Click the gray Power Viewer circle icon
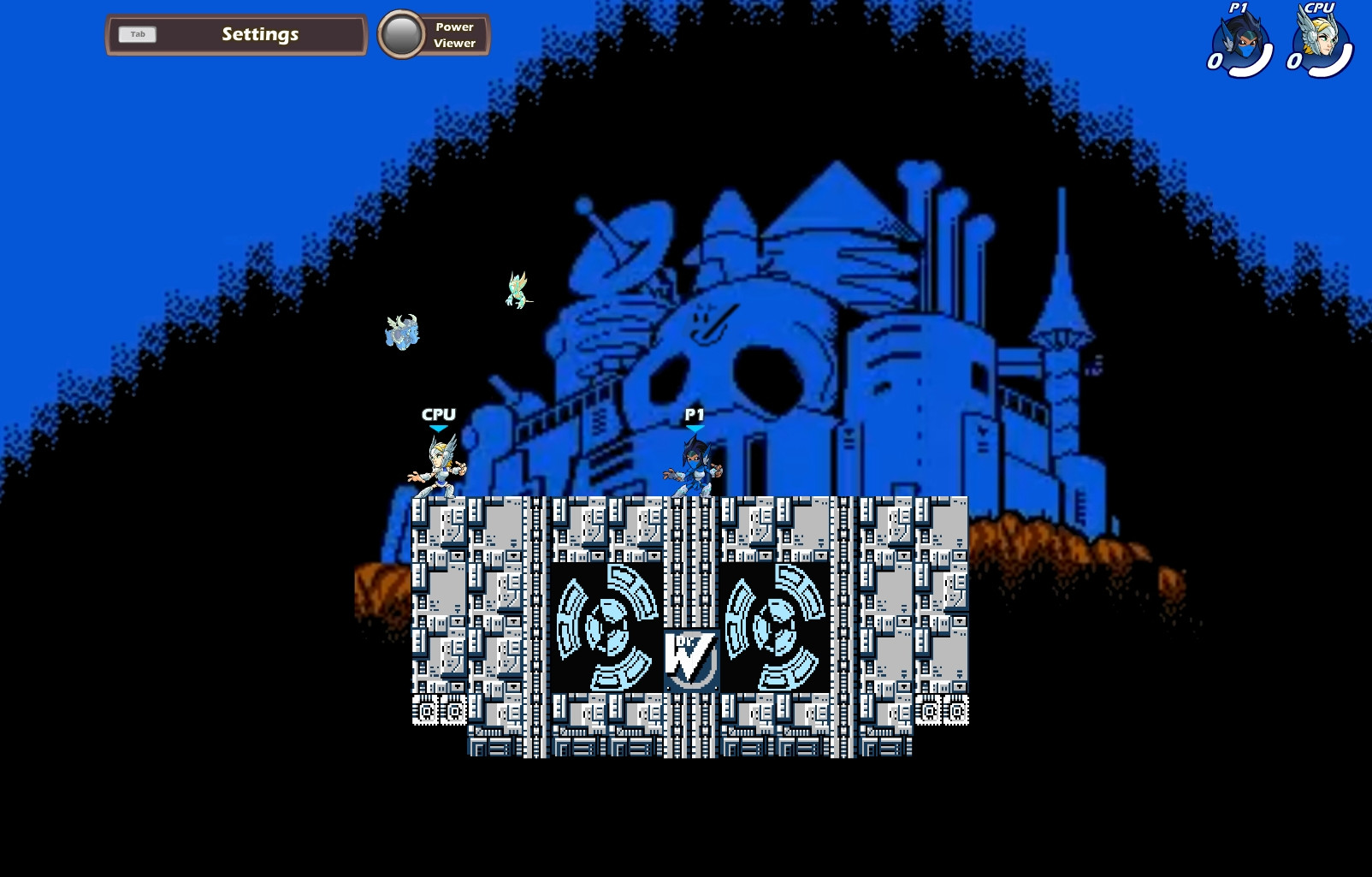Image resolution: width=1372 pixels, height=877 pixels. (x=399, y=34)
